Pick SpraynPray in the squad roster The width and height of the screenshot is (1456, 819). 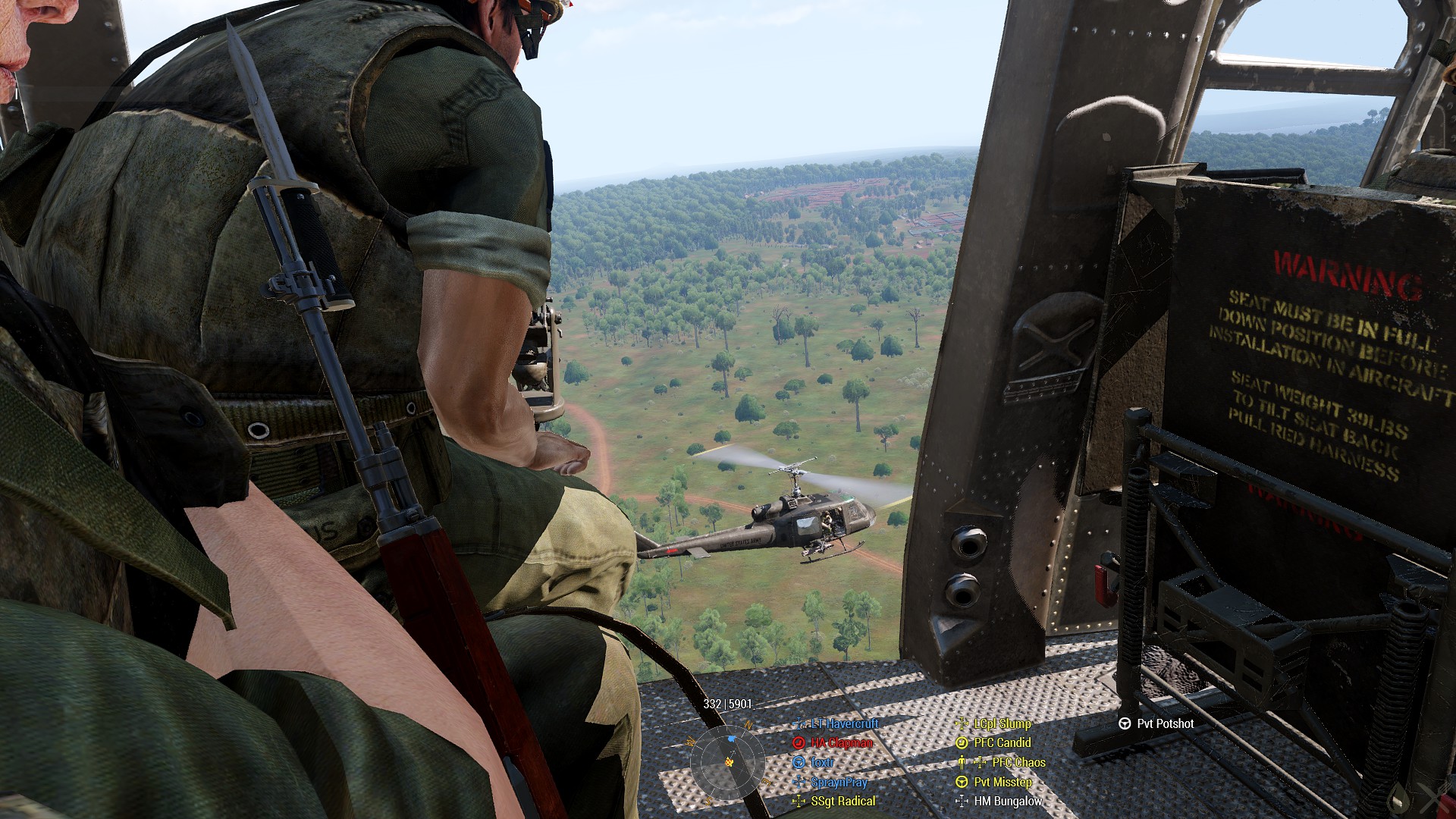click(x=839, y=782)
